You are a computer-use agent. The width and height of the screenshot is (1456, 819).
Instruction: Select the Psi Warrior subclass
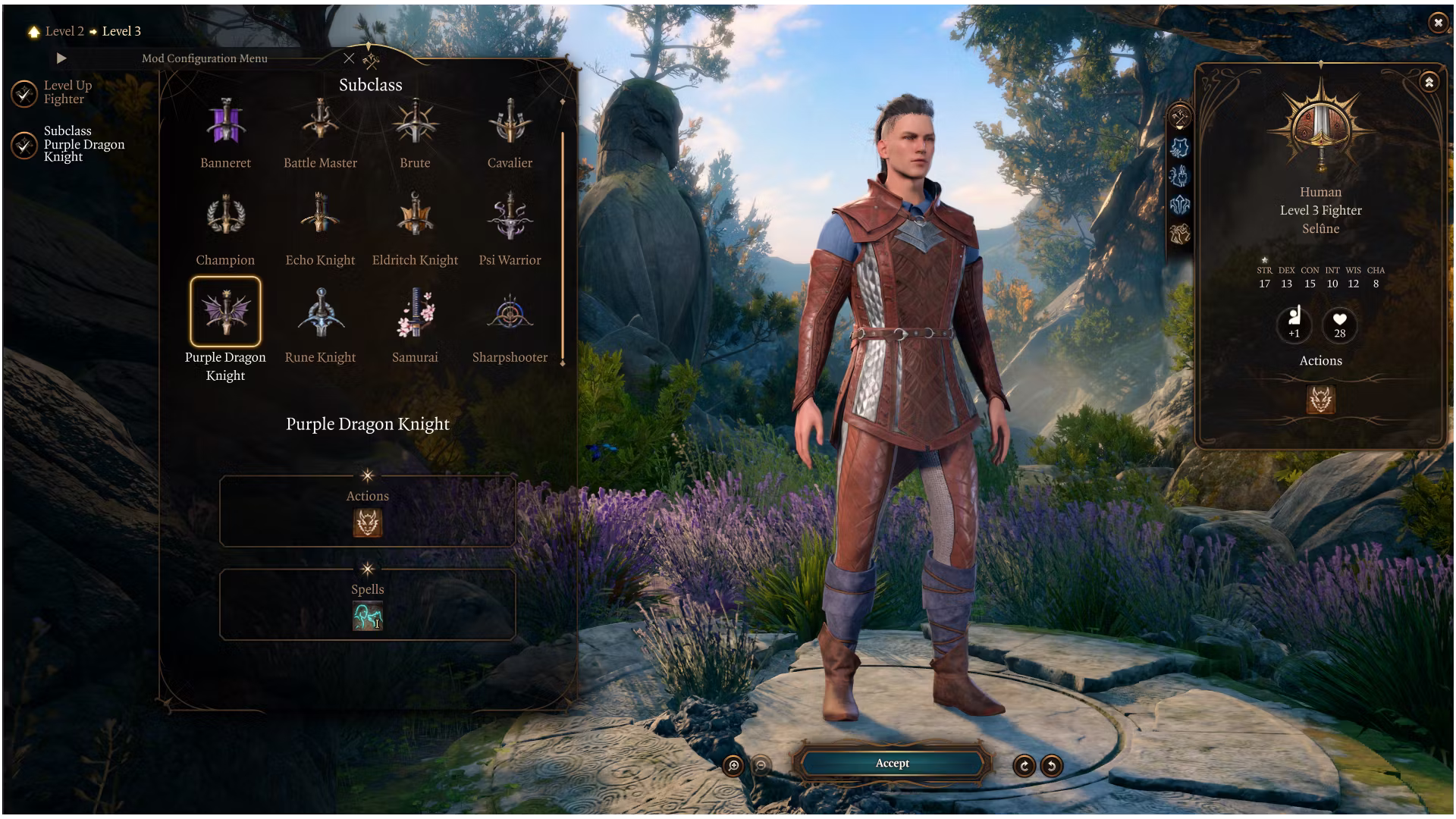click(x=510, y=219)
